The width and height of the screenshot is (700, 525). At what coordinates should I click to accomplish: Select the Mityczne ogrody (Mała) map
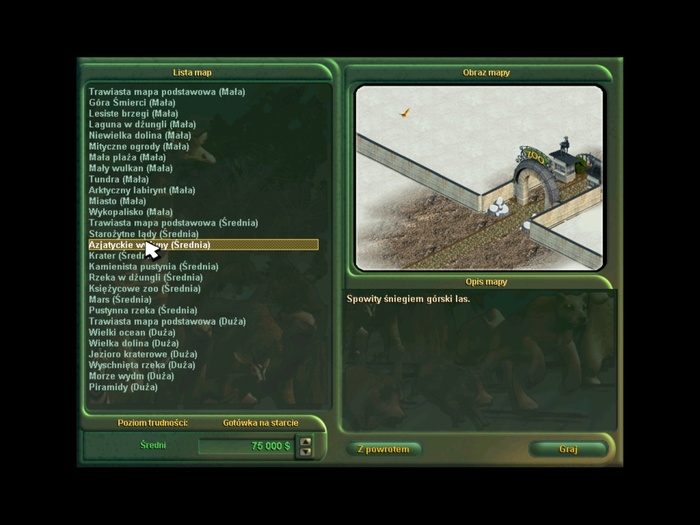click(x=139, y=146)
